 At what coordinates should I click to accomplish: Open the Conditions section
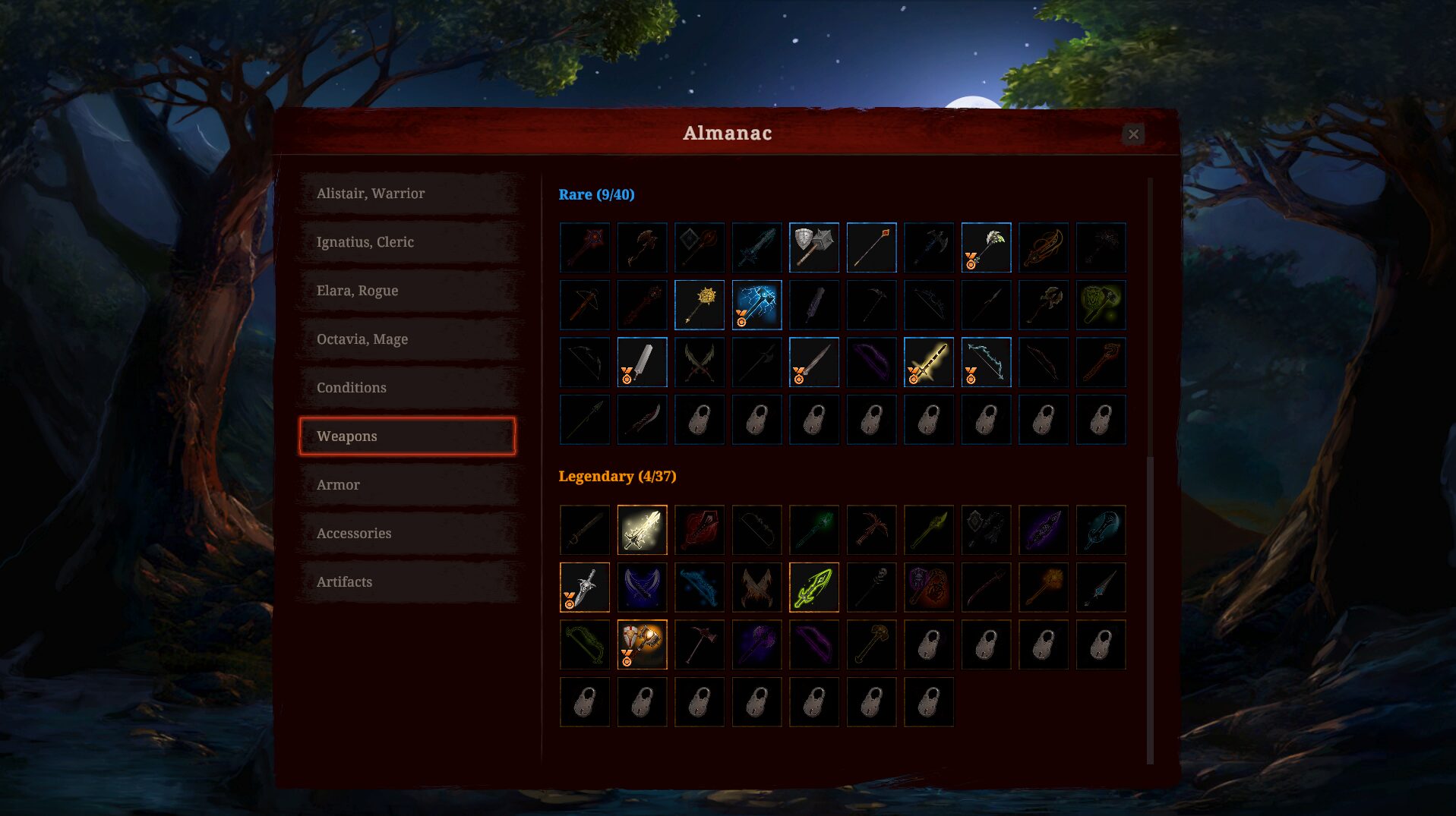point(407,388)
